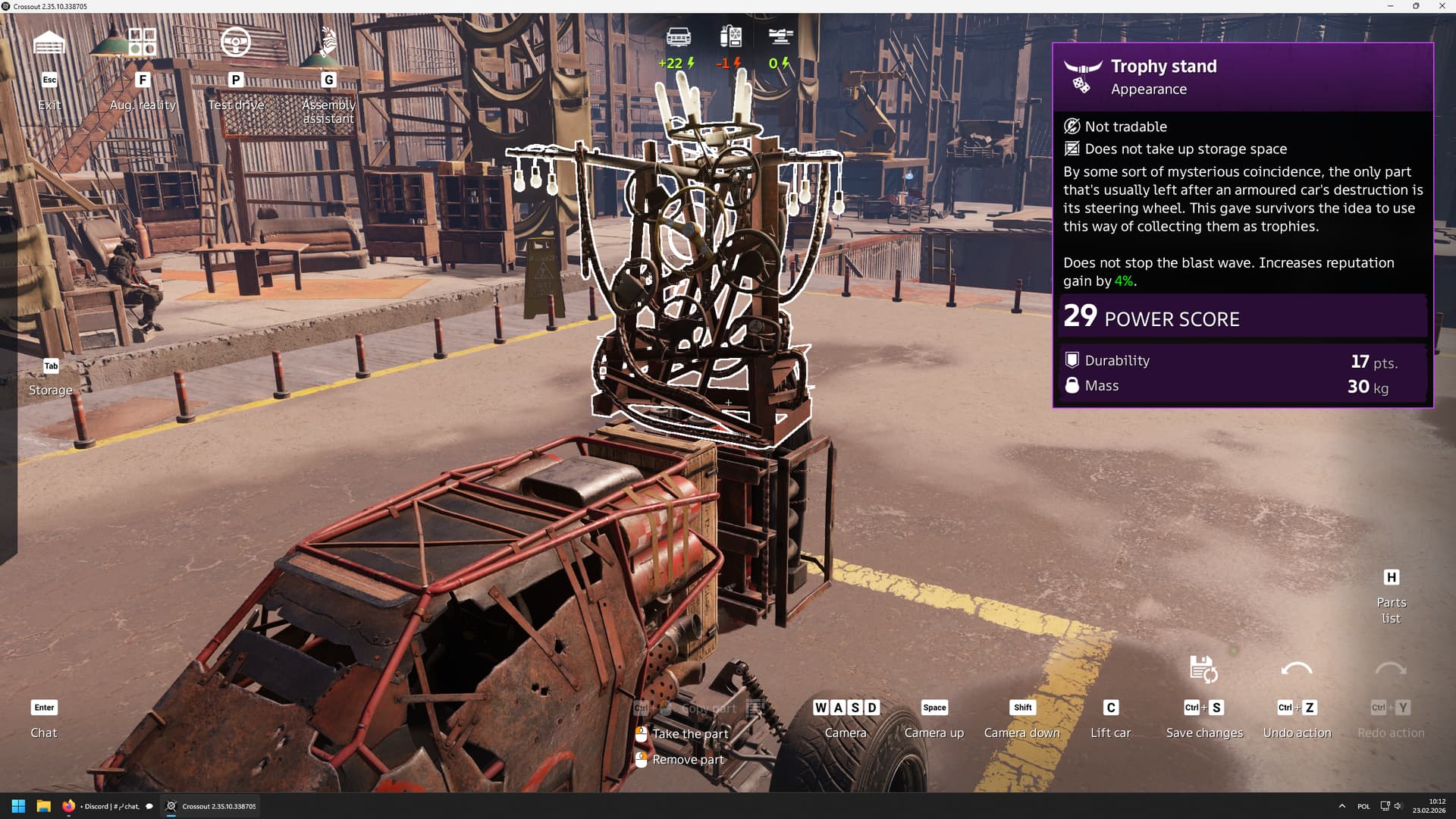Open the Aug. reality view
The width and height of the screenshot is (1456, 819).
coord(142,42)
